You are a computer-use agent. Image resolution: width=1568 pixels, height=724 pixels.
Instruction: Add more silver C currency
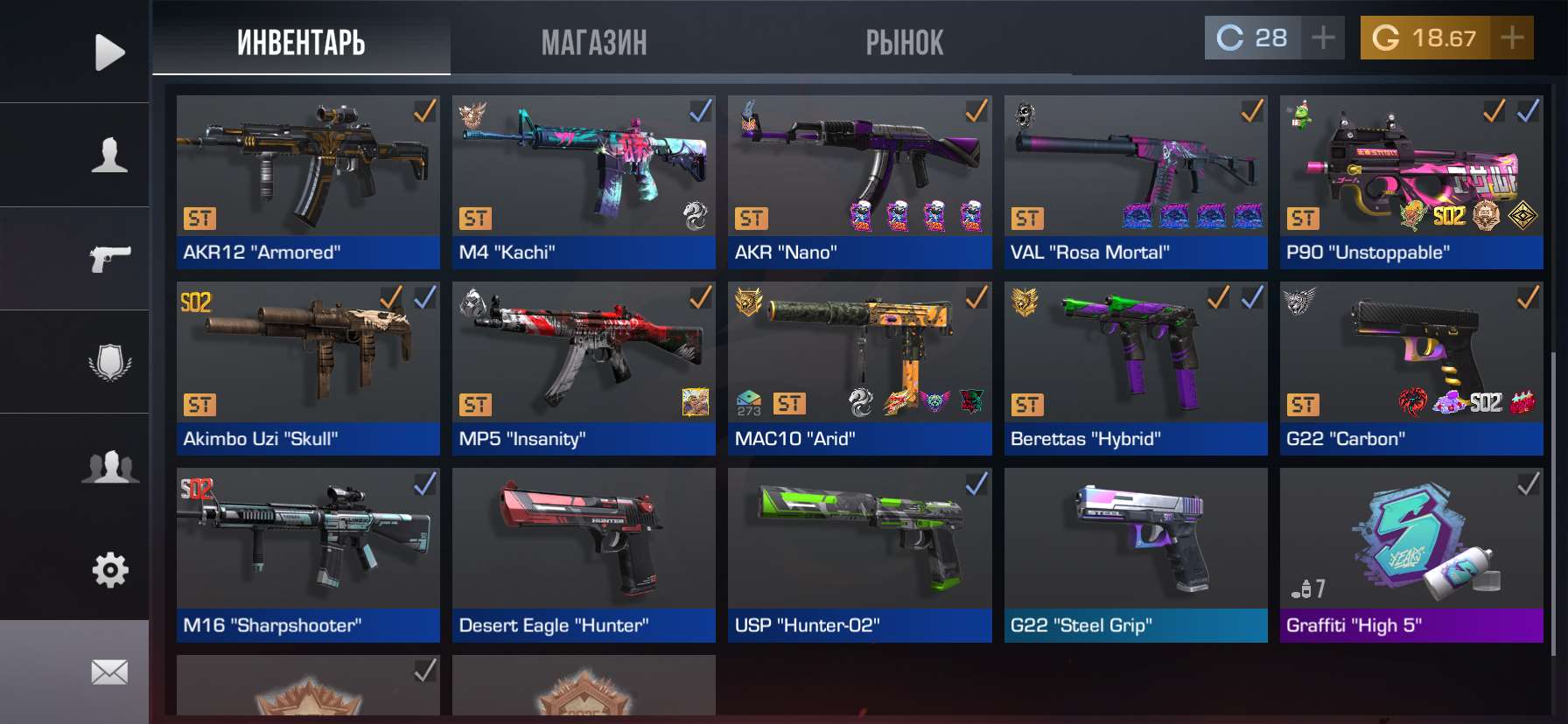[1323, 38]
